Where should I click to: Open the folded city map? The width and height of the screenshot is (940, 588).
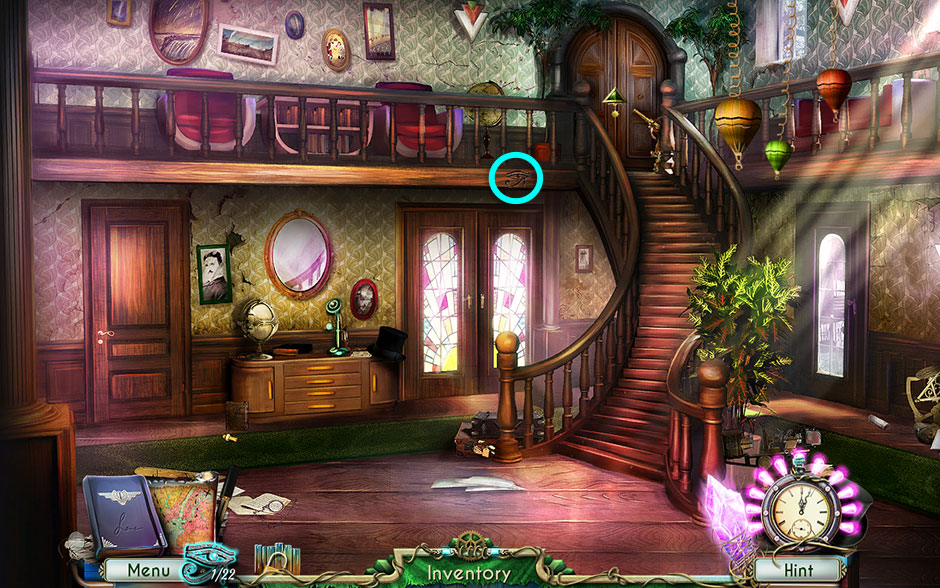coord(182,511)
